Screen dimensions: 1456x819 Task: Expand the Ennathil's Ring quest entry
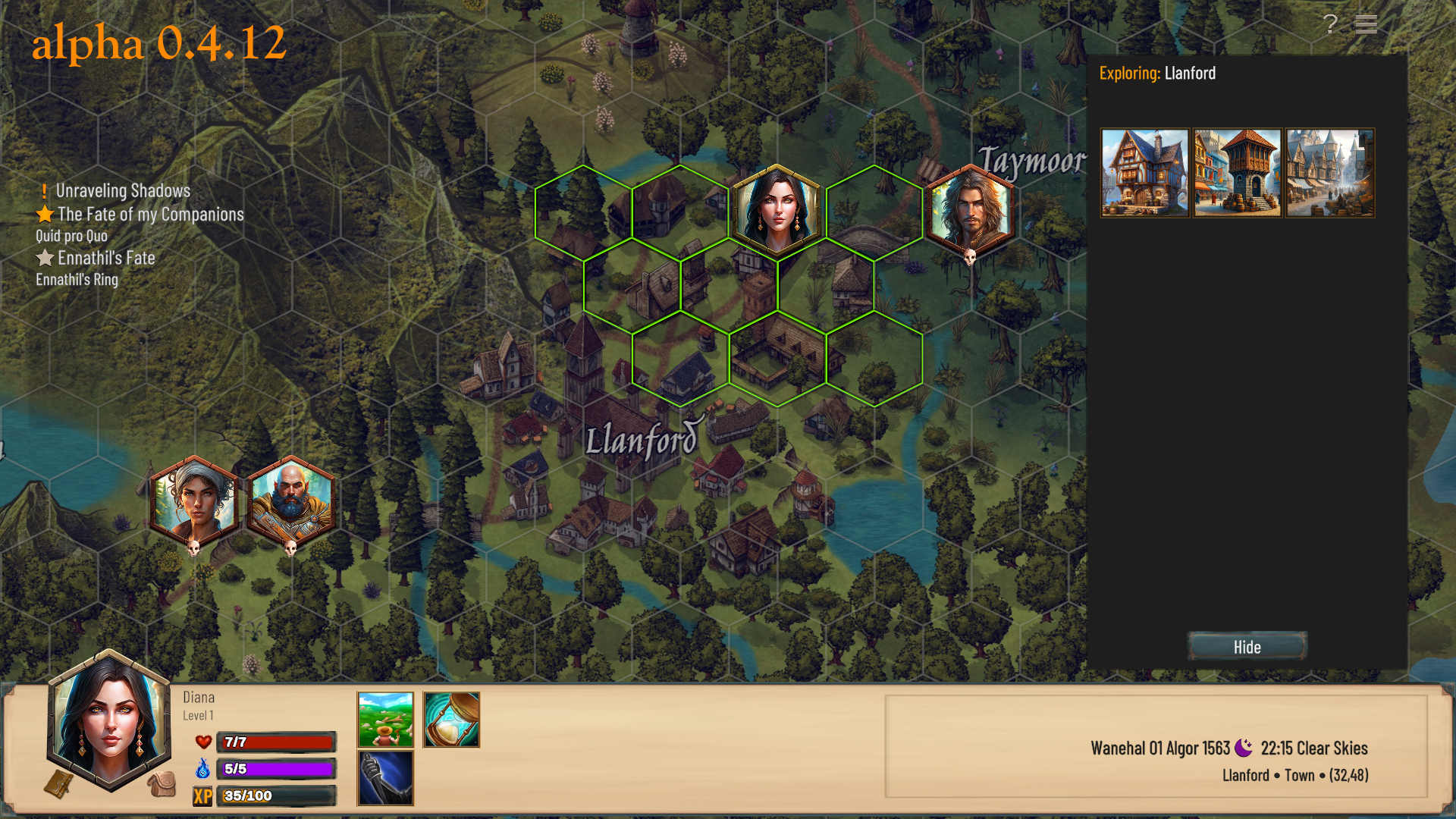[77, 280]
